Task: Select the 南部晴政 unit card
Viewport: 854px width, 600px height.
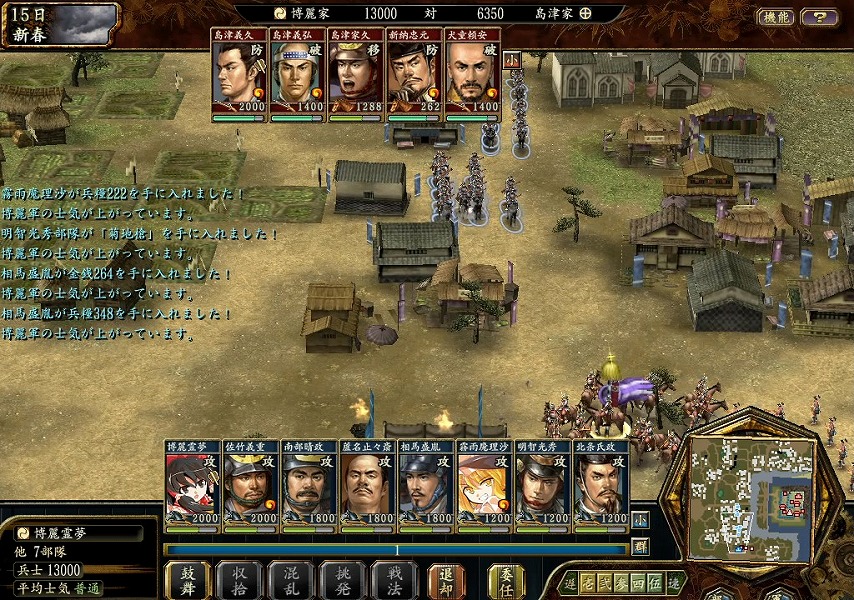Action: tap(309, 484)
